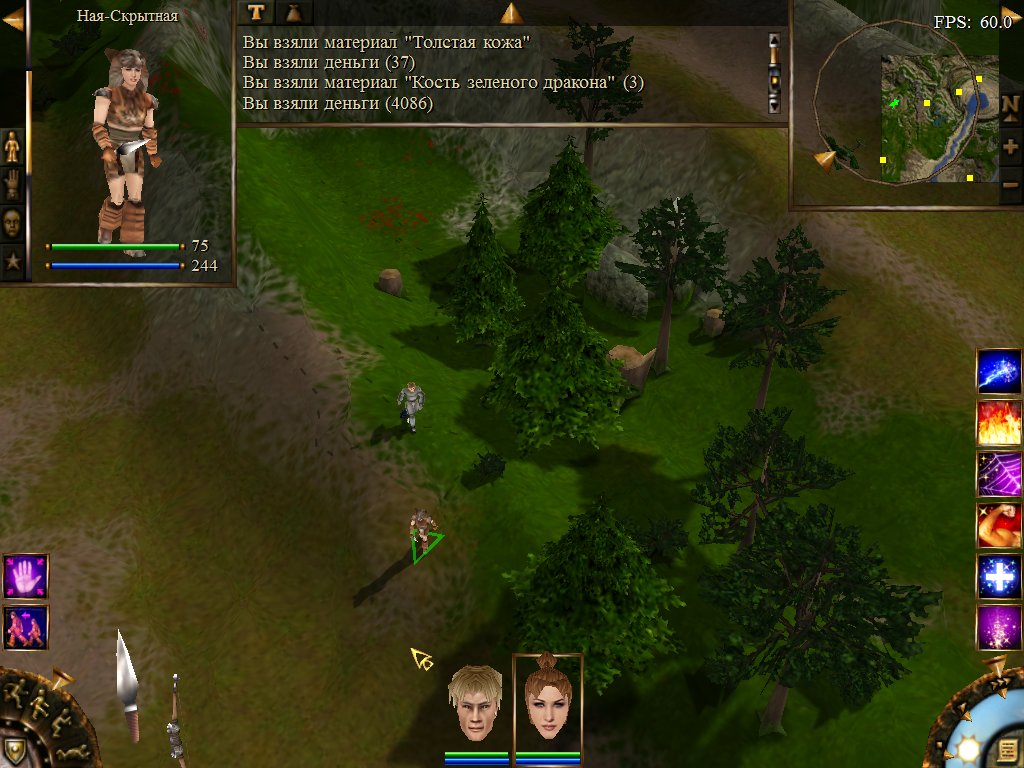
Task: Select the blond male hero portrait
Action: (x=475, y=702)
